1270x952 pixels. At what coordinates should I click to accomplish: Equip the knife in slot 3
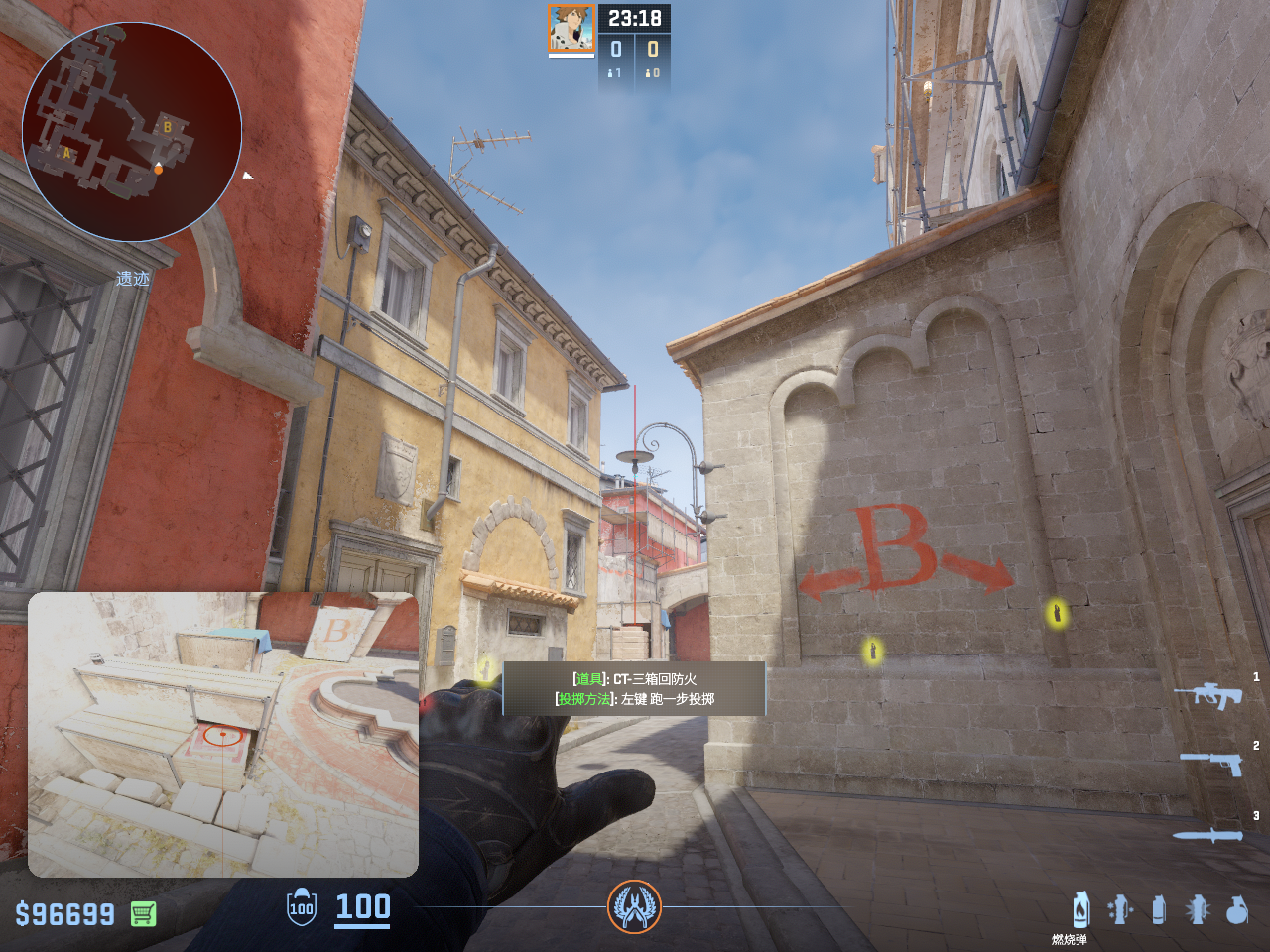[1207, 835]
